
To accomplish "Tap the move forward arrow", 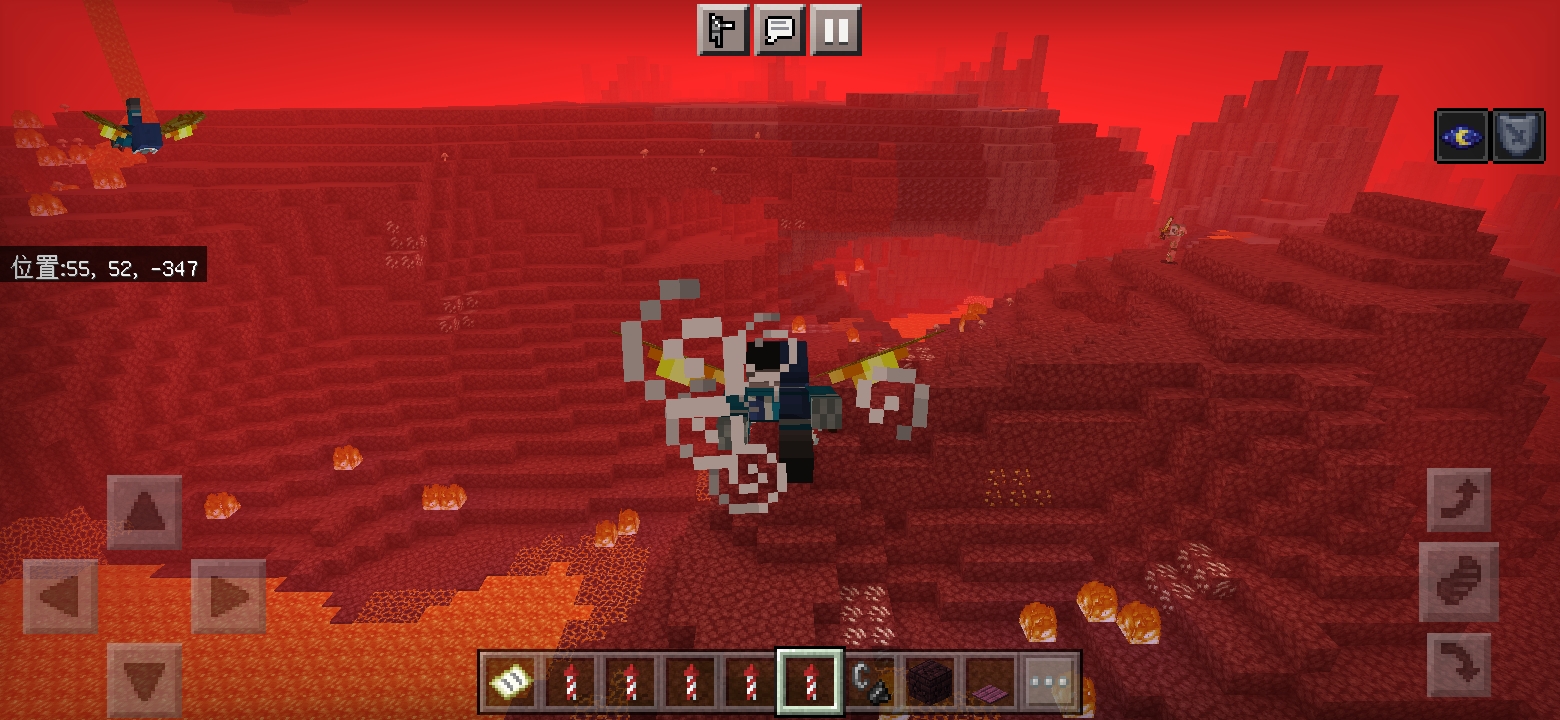I will [144, 512].
